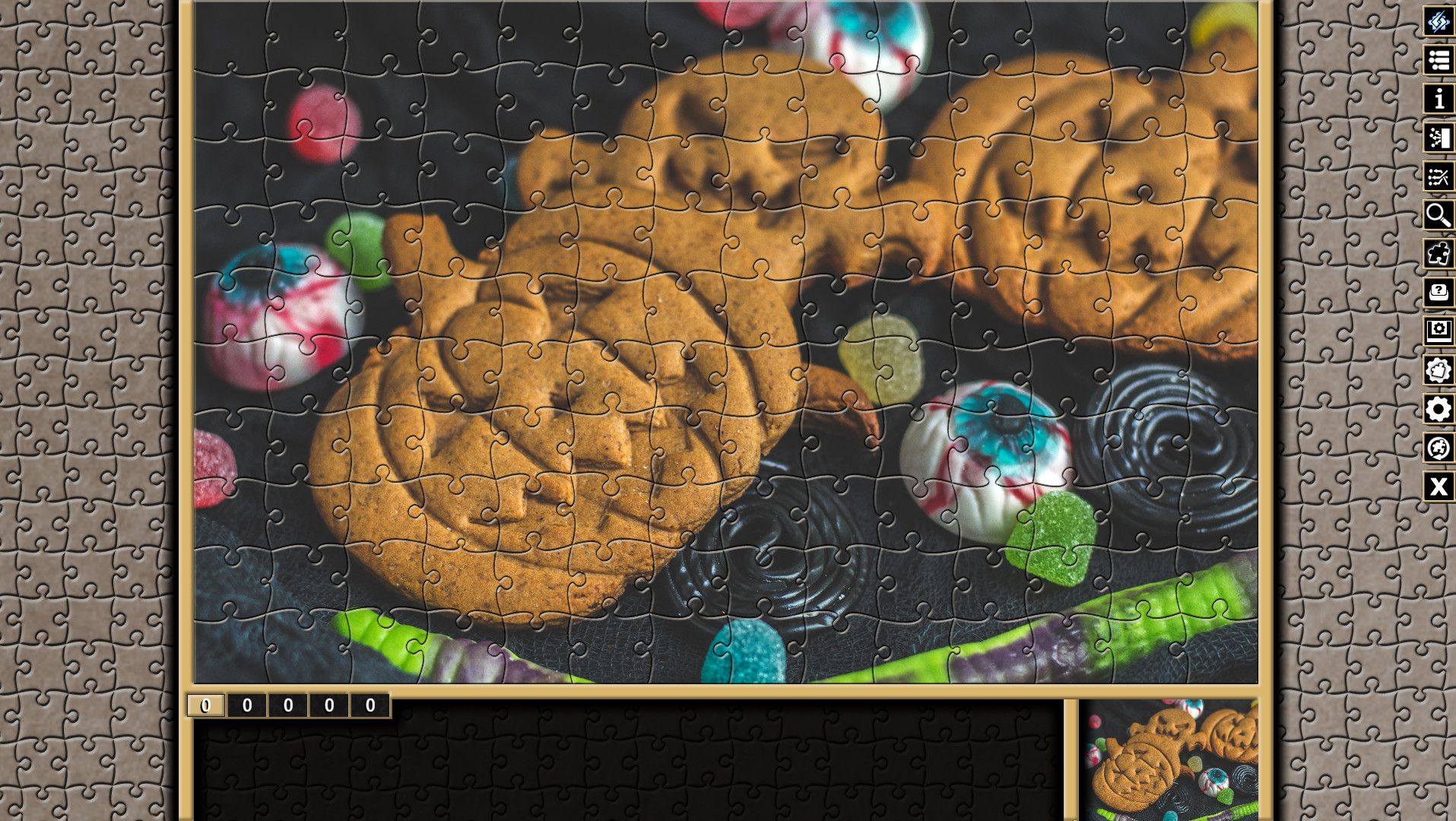Shuffle the puzzle pieces with the scatter icon
Viewport: 1456px width, 821px height.
tap(1438, 177)
